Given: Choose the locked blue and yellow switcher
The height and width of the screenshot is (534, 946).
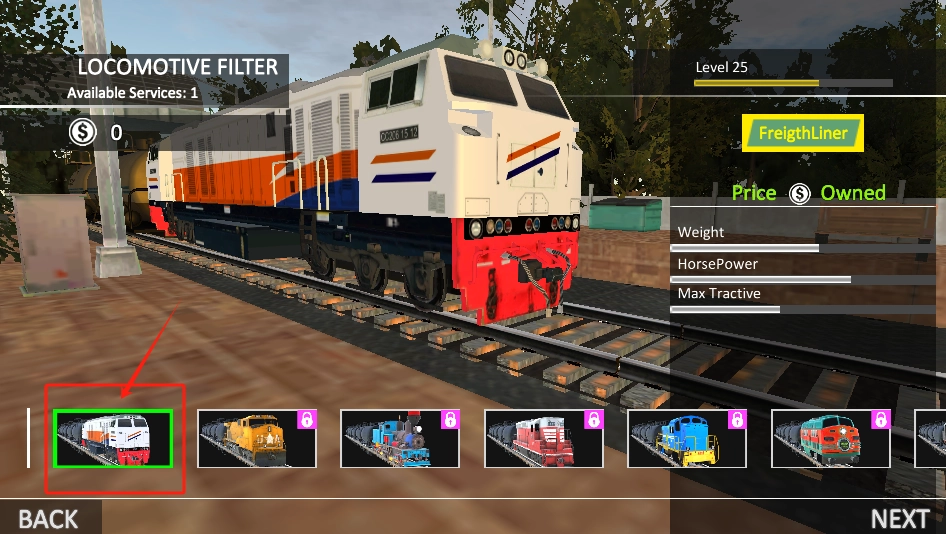Looking at the screenshot, I should (x=687, y=439).
